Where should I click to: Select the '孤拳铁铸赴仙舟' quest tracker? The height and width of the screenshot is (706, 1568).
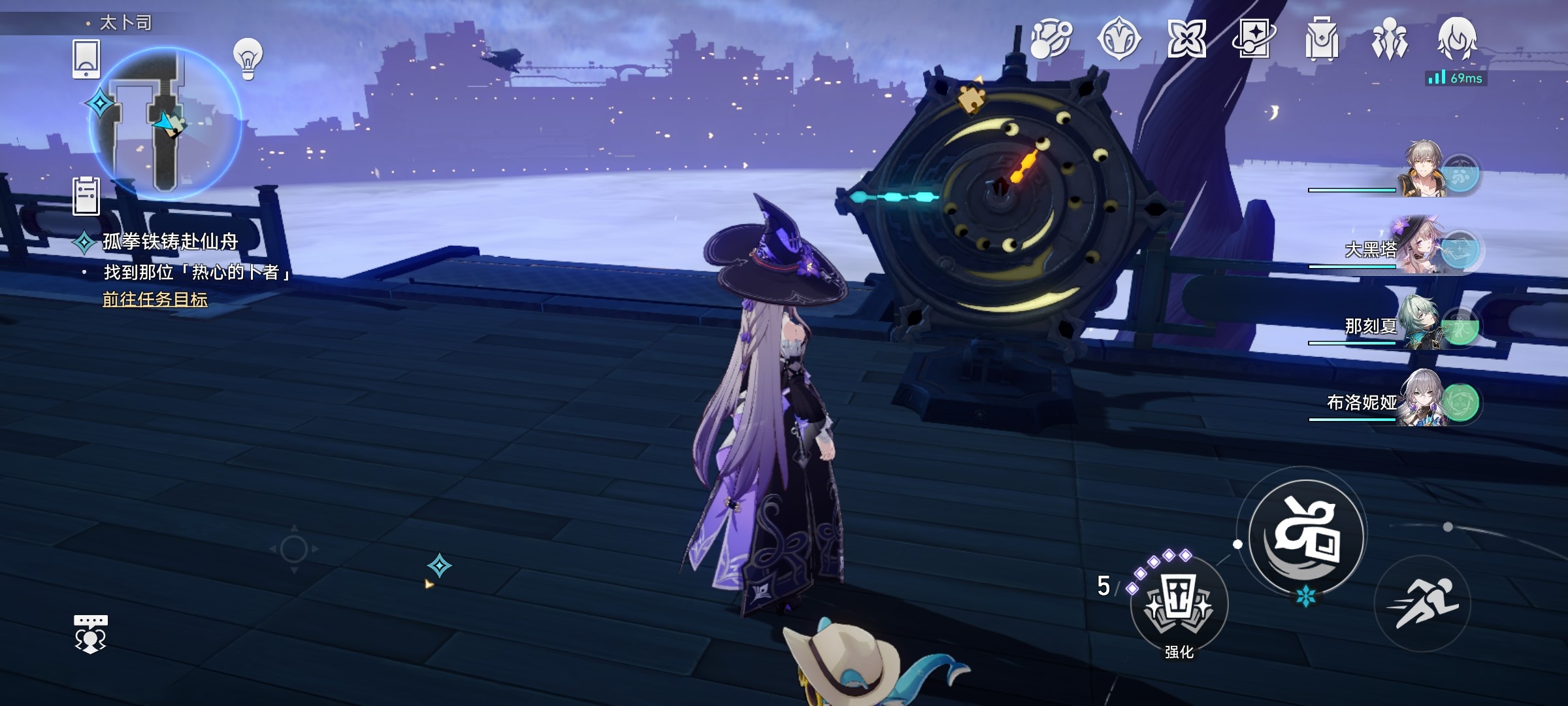(170, 242)
